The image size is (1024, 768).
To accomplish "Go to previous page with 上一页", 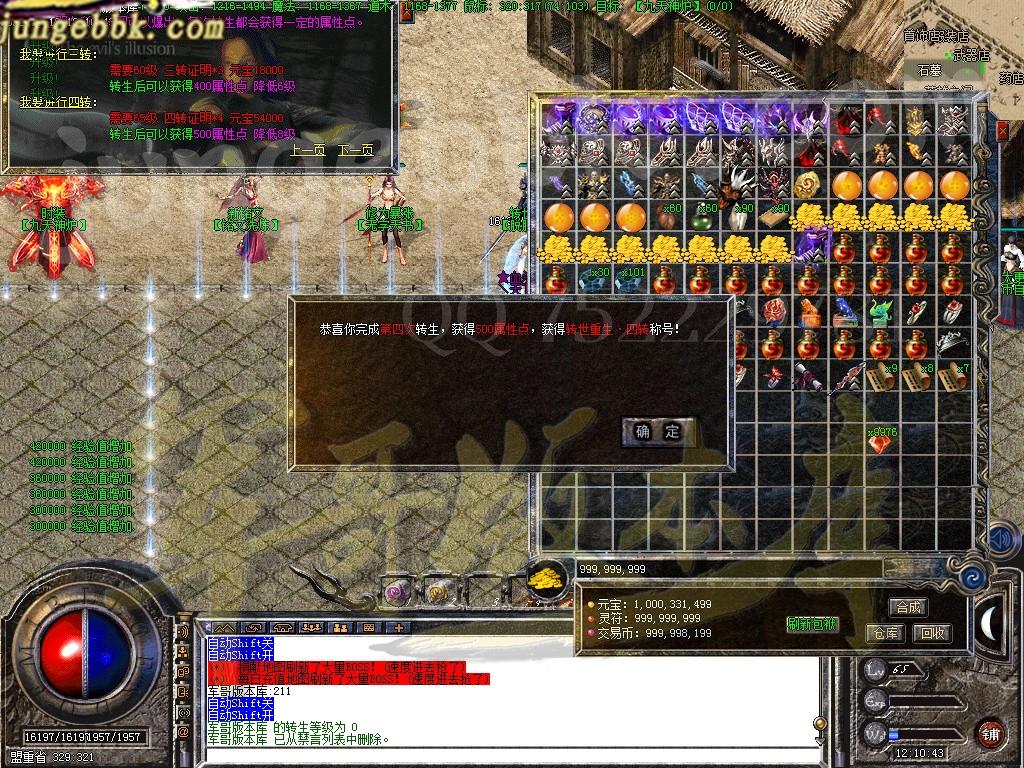I will click(x=308, y=150).
